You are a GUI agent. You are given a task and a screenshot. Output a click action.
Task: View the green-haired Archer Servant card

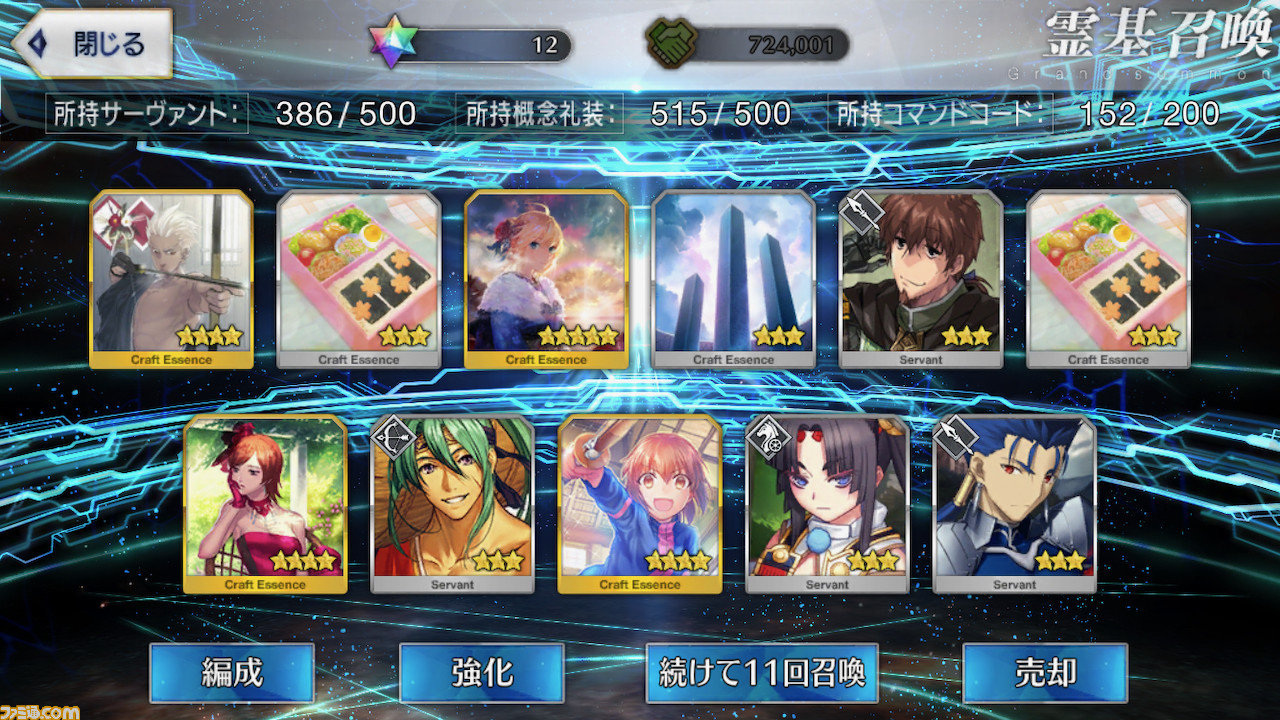click(x=452, y=503)
